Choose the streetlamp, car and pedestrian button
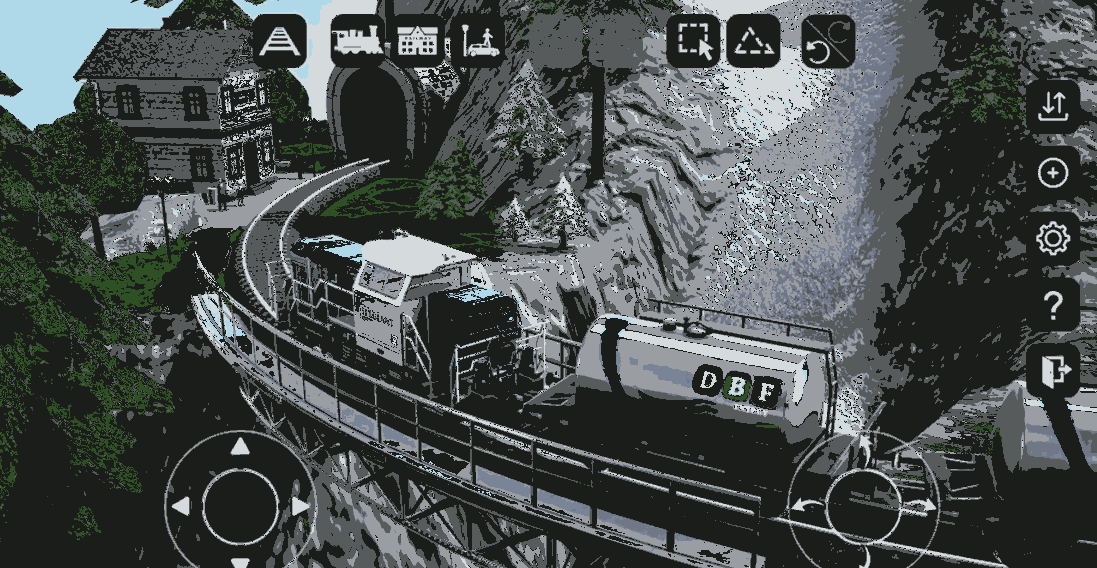The height and width of the screenshot is (568, 1097). click(479, 42)
